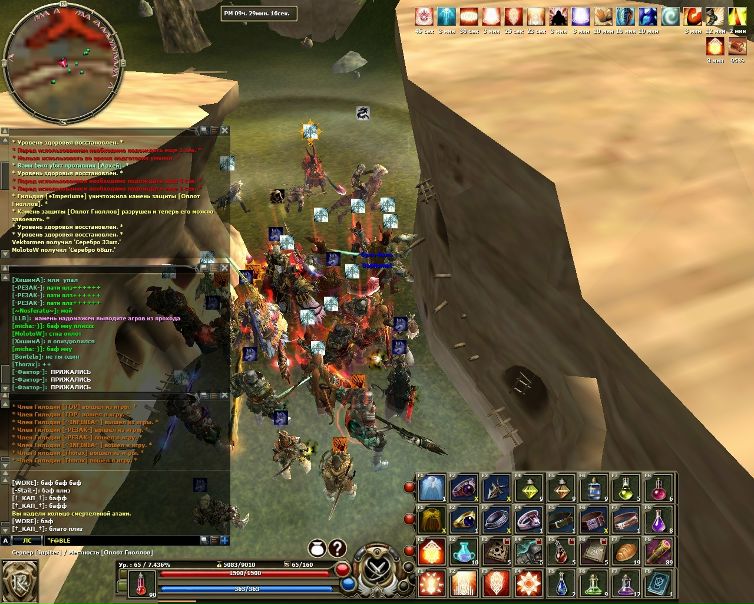Screen dimensions: 754x604
Task: Use the spyglass scroll item slot
Action: pyautogui.click(x=658, y=551)
